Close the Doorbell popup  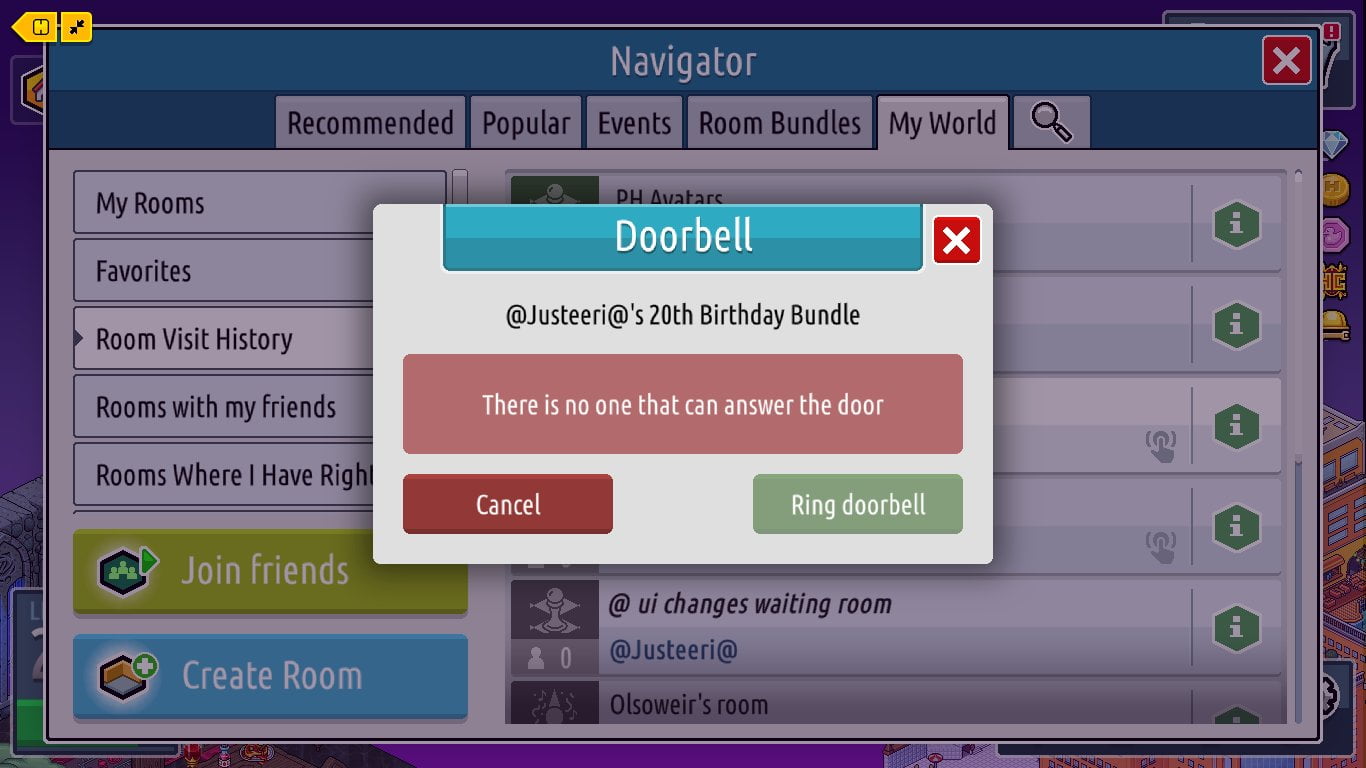tap(956, 241)
